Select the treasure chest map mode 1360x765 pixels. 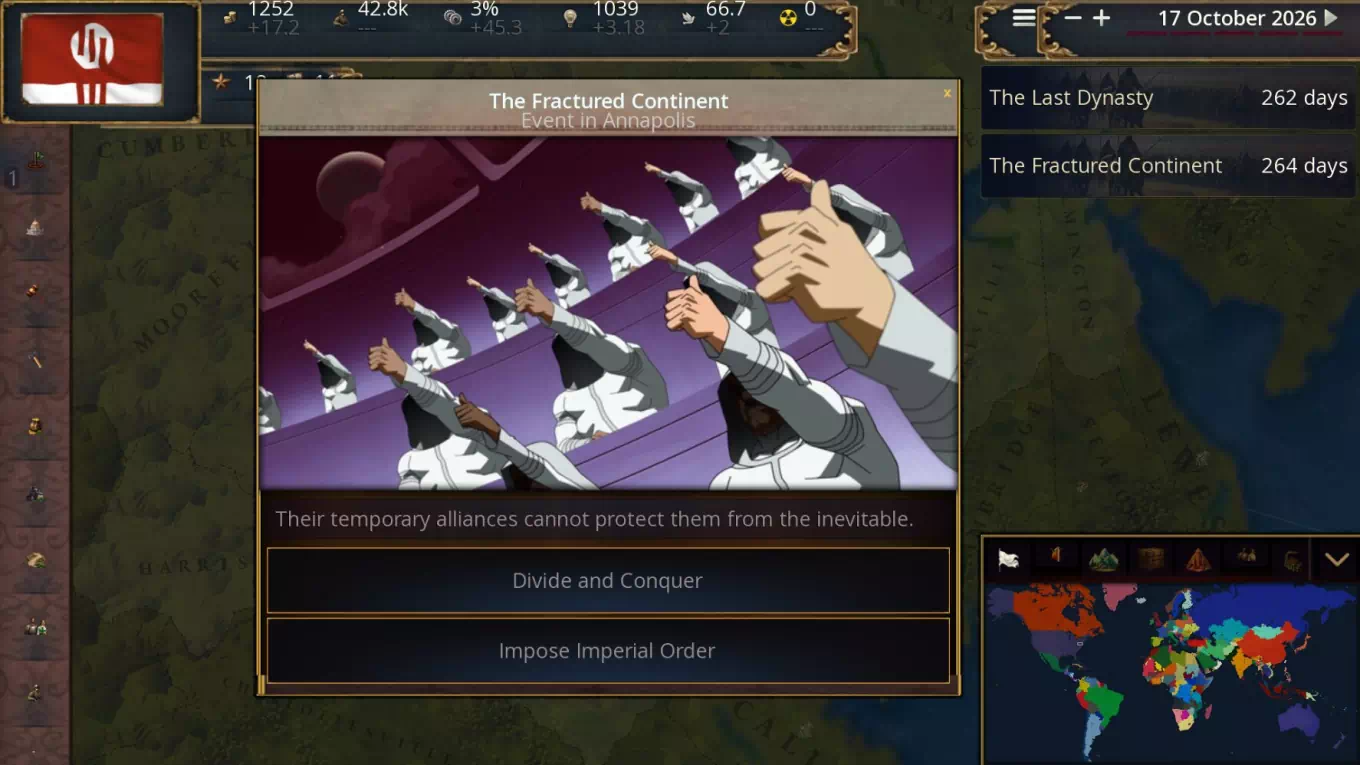click(1151, 560)
